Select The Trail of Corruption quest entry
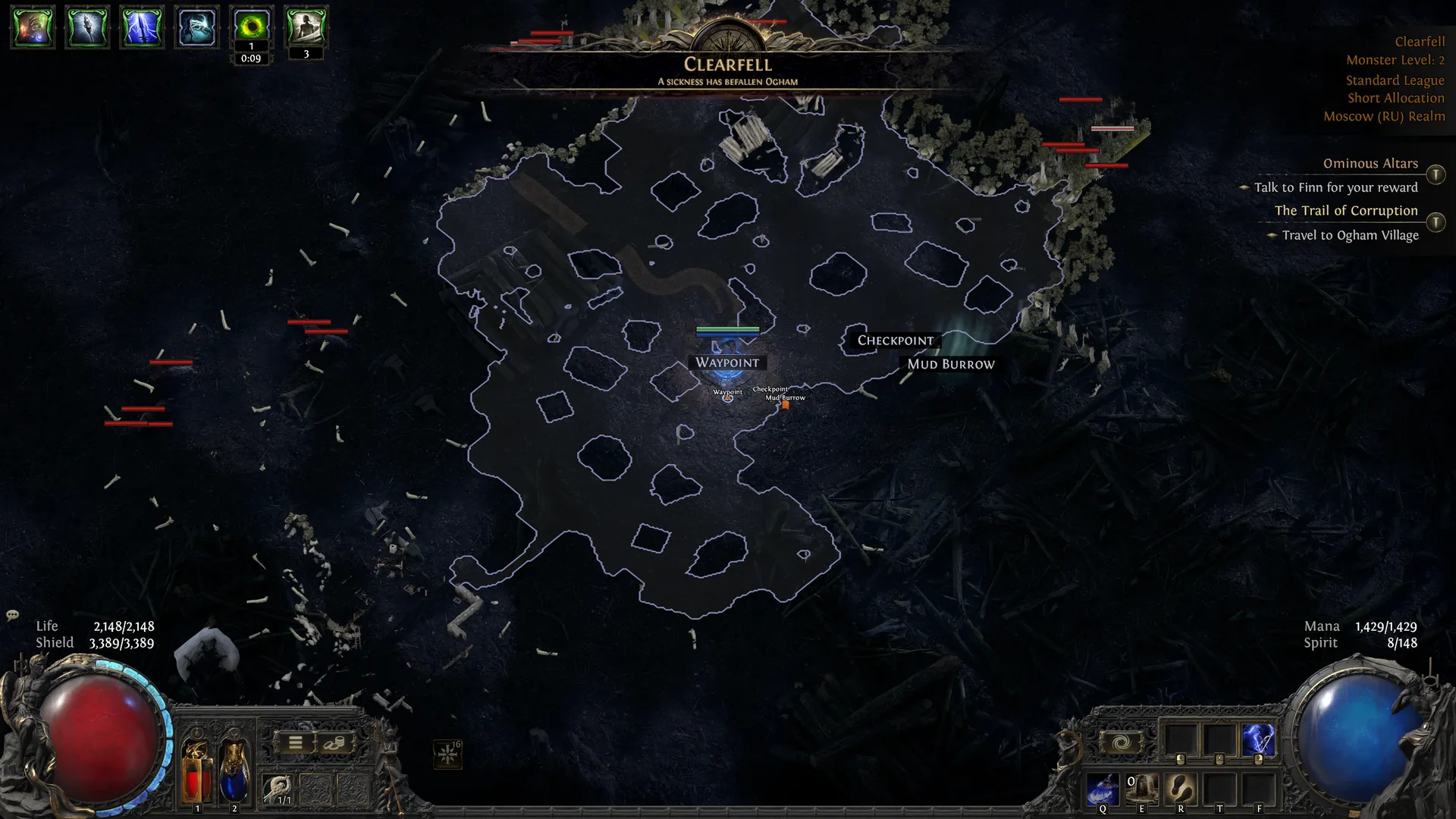 (1345, 211)
